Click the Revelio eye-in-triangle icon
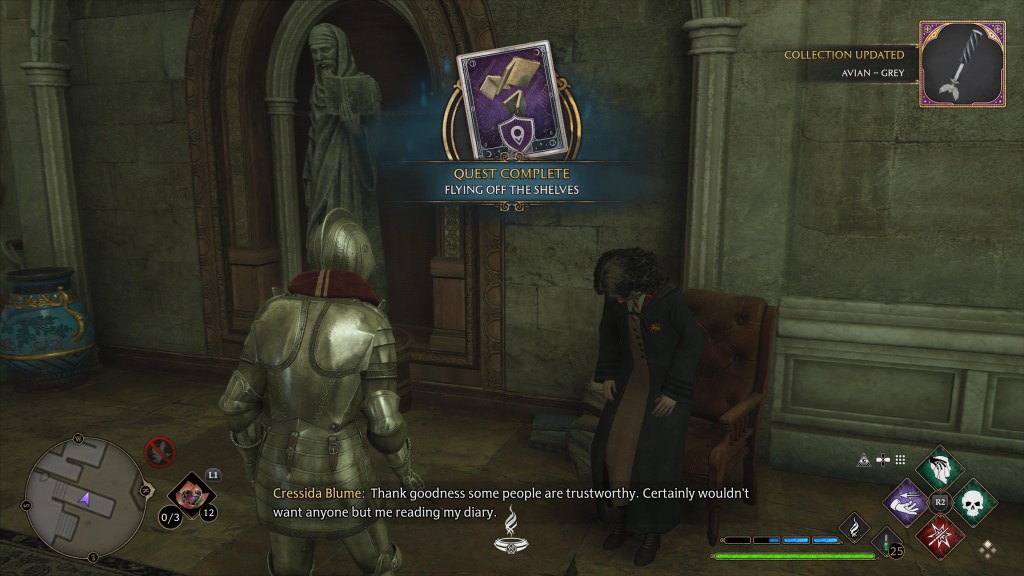The width and height of the screenshot is (1024, 576). coord(862,460)
